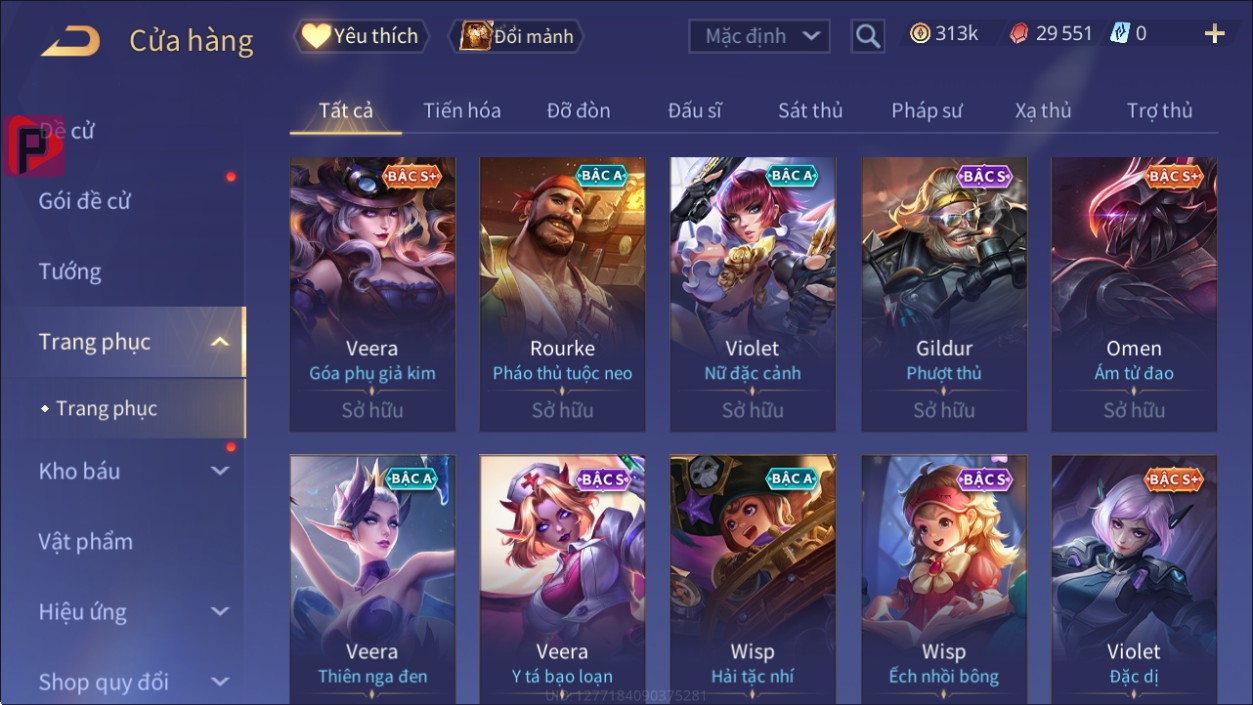Open the Đổi mảnh exchange
This screenshot has height=705, width=1253.
517,37
